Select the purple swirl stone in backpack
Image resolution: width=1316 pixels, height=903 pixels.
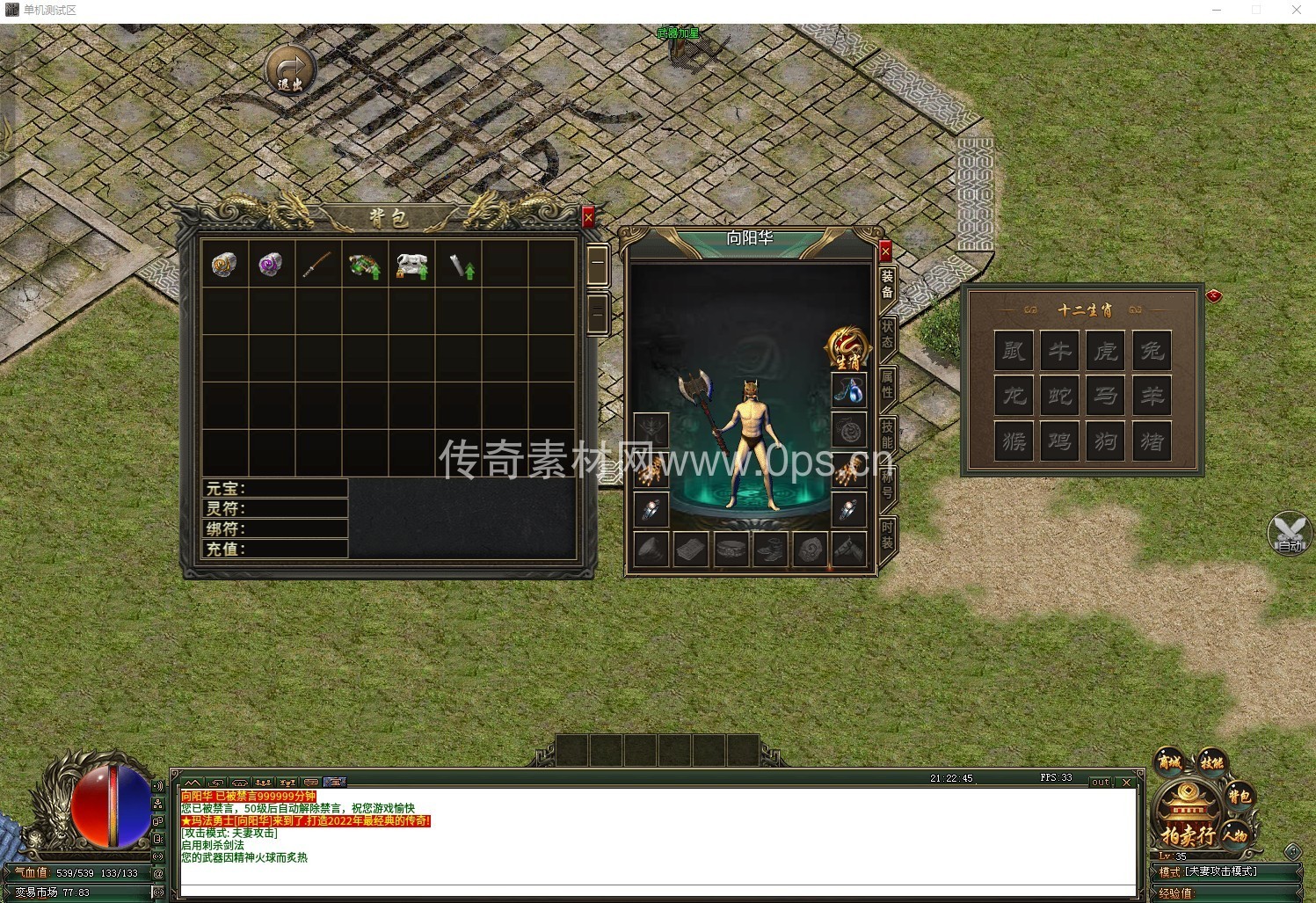click(271, 265)
